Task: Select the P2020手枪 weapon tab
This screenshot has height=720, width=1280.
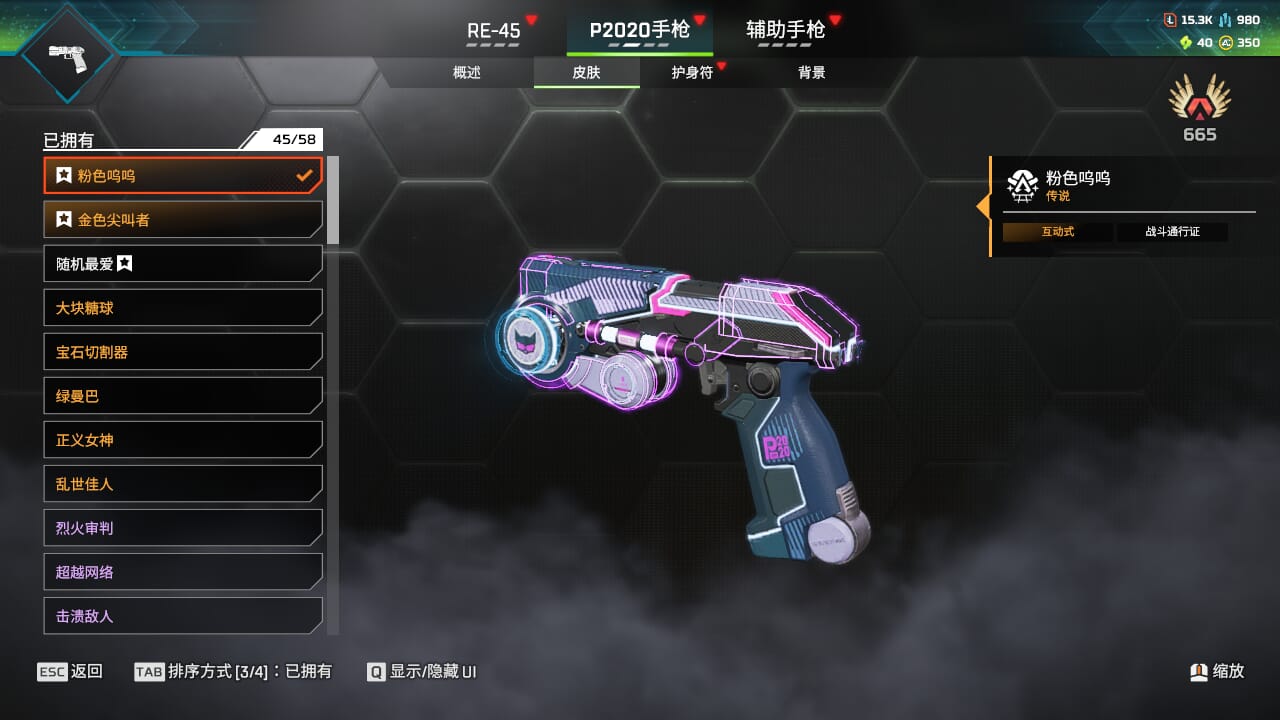Action: [x=640, y=30]
